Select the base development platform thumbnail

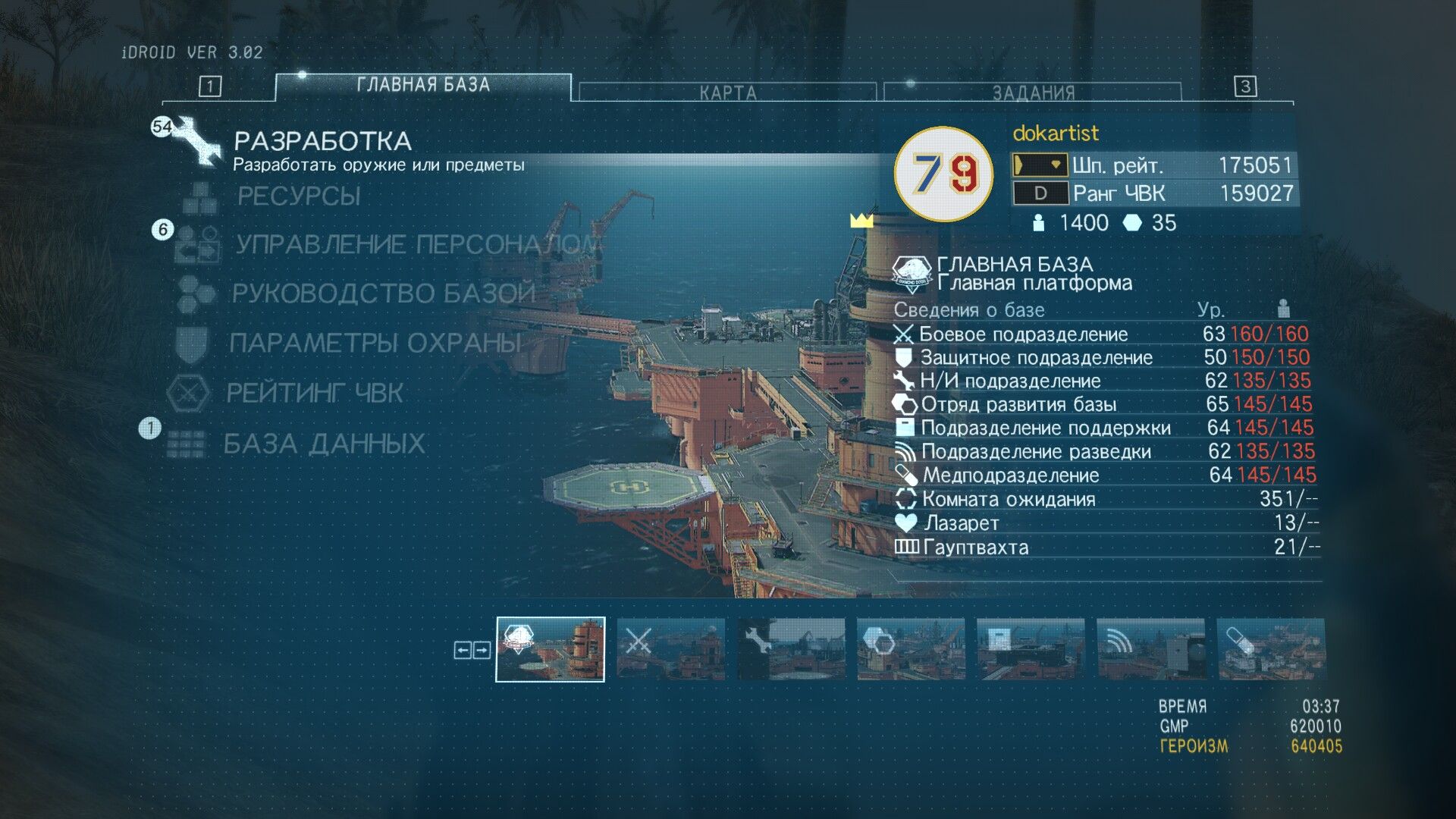click(911, 649)
